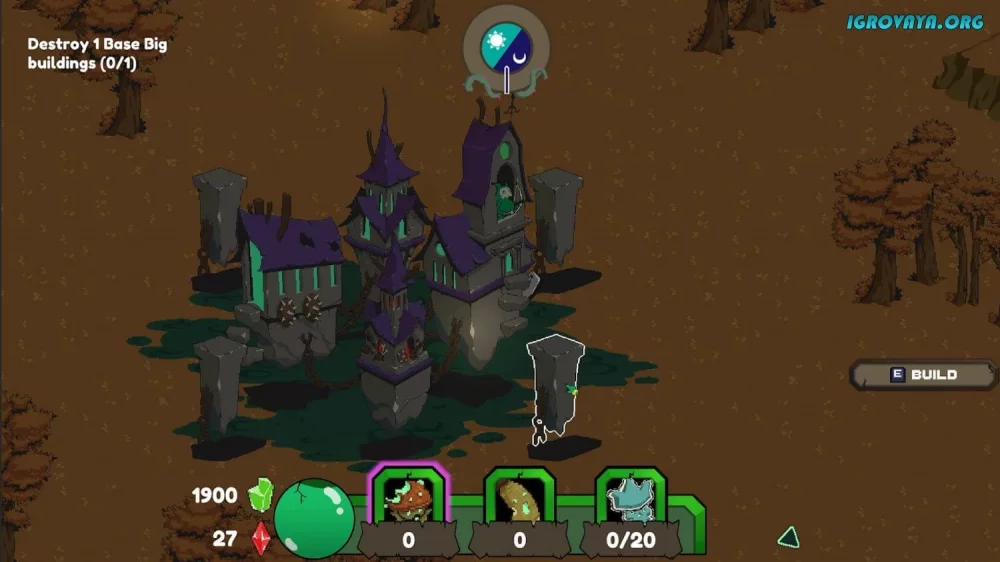This screenshot has width=1000, height=562.
Task: Click the Destroy Base Big buildings objective
Action: pos(97,53)
